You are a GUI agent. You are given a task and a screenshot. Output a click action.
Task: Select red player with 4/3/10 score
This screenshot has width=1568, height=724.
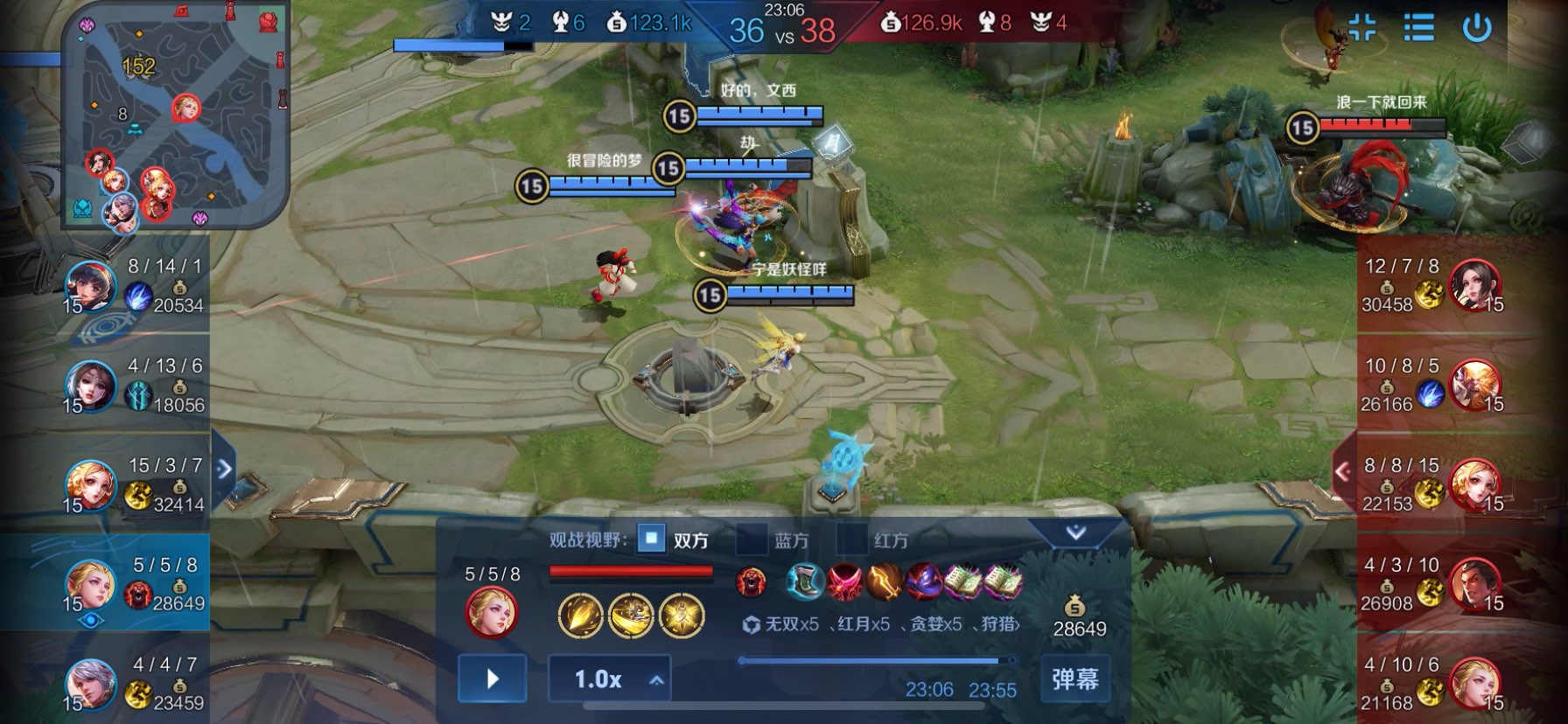pyautogui.click(x=1474, y=584)
